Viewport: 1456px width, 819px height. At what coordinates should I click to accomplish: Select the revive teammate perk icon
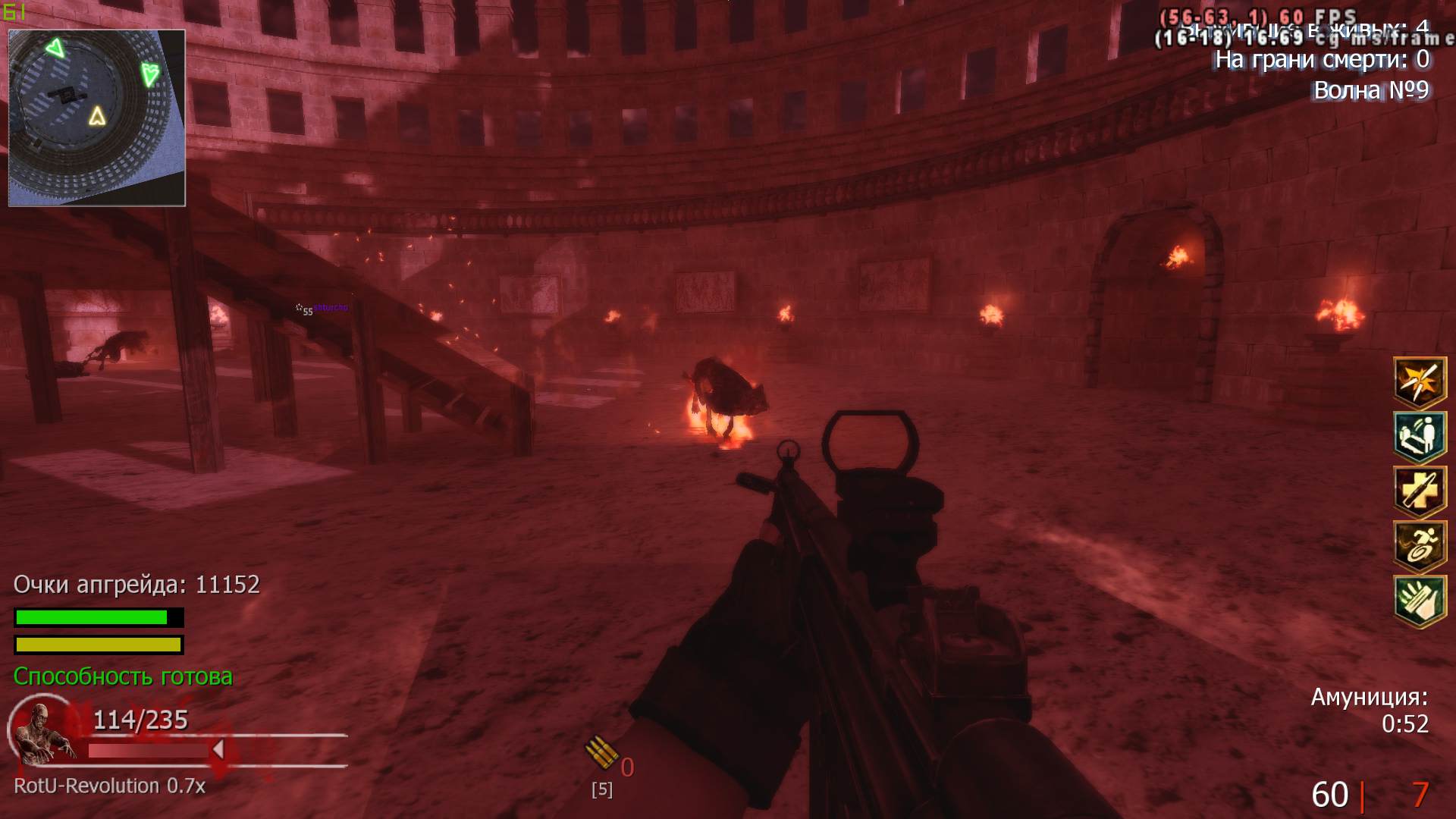point(1414,437)
